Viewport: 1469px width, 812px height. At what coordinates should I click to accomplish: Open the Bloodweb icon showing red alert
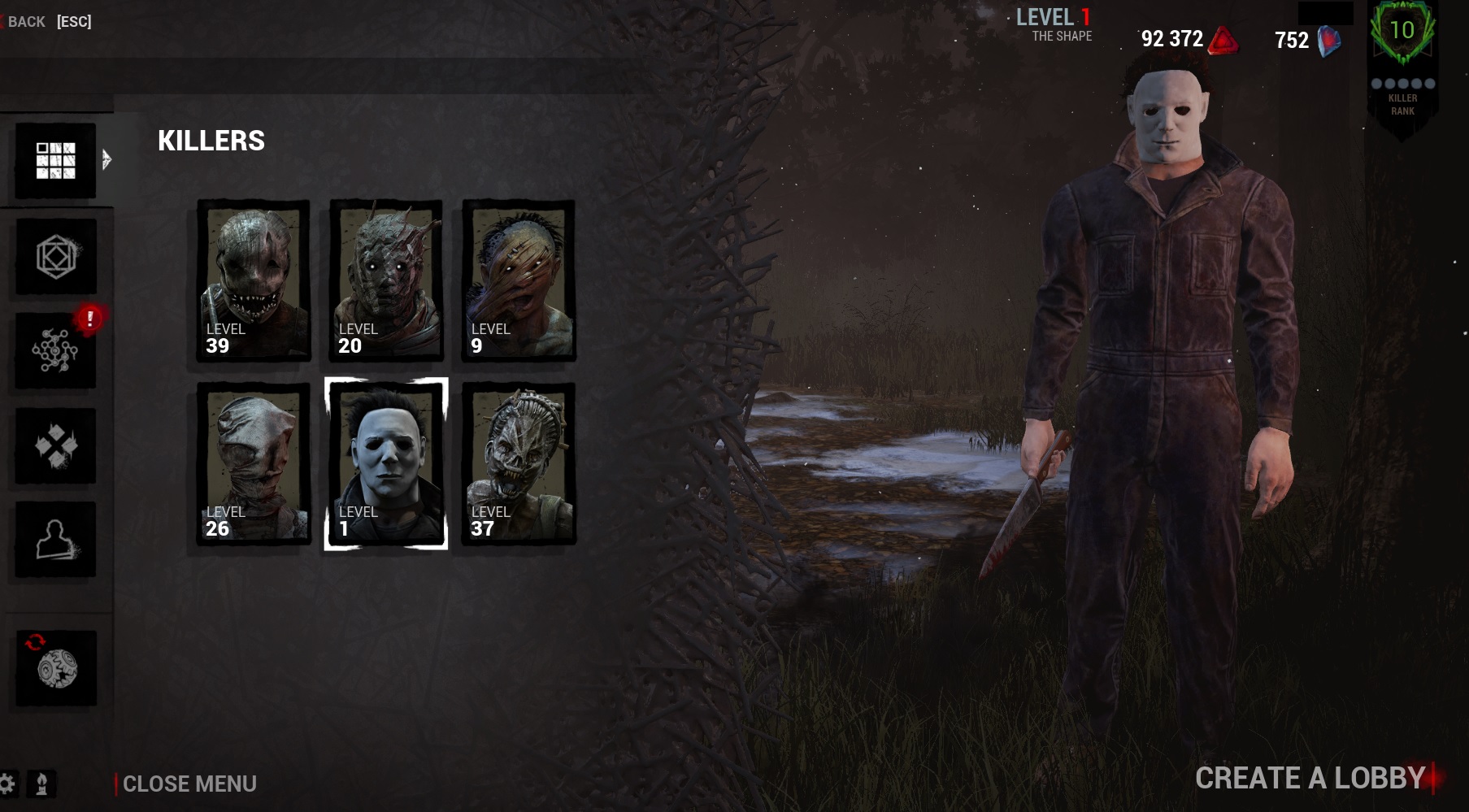[x=54, y=351]
